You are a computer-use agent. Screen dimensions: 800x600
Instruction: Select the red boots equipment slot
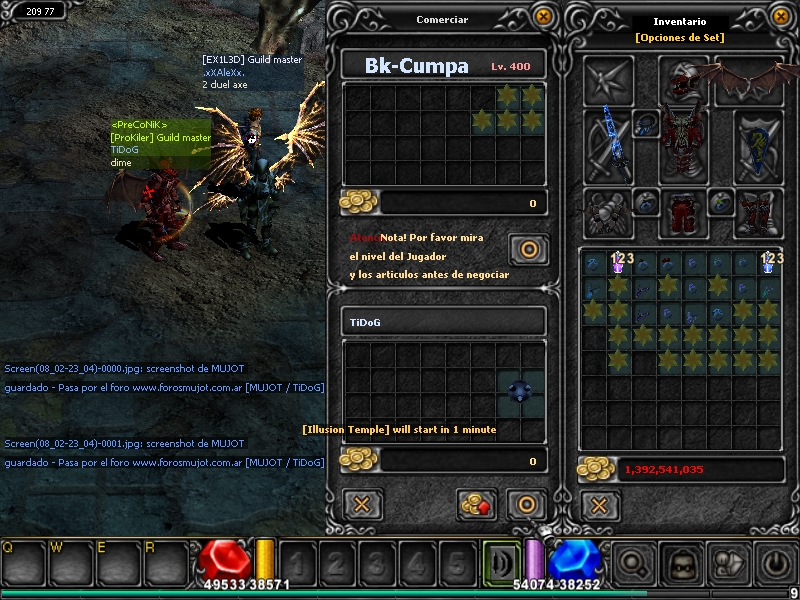click(758, 212)
